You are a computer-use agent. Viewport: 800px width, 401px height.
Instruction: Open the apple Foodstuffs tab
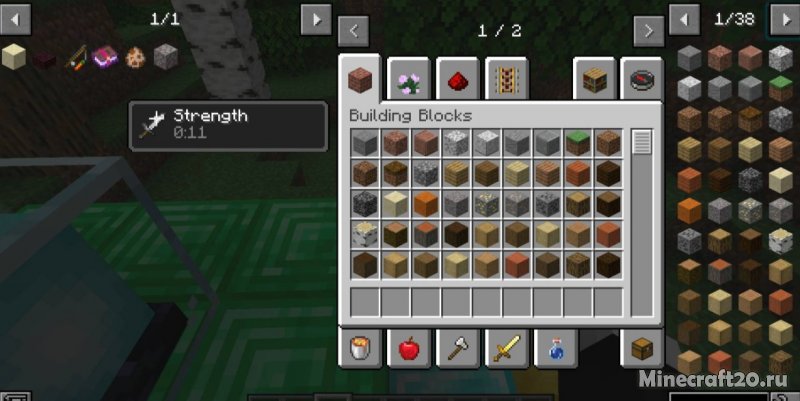408,349
